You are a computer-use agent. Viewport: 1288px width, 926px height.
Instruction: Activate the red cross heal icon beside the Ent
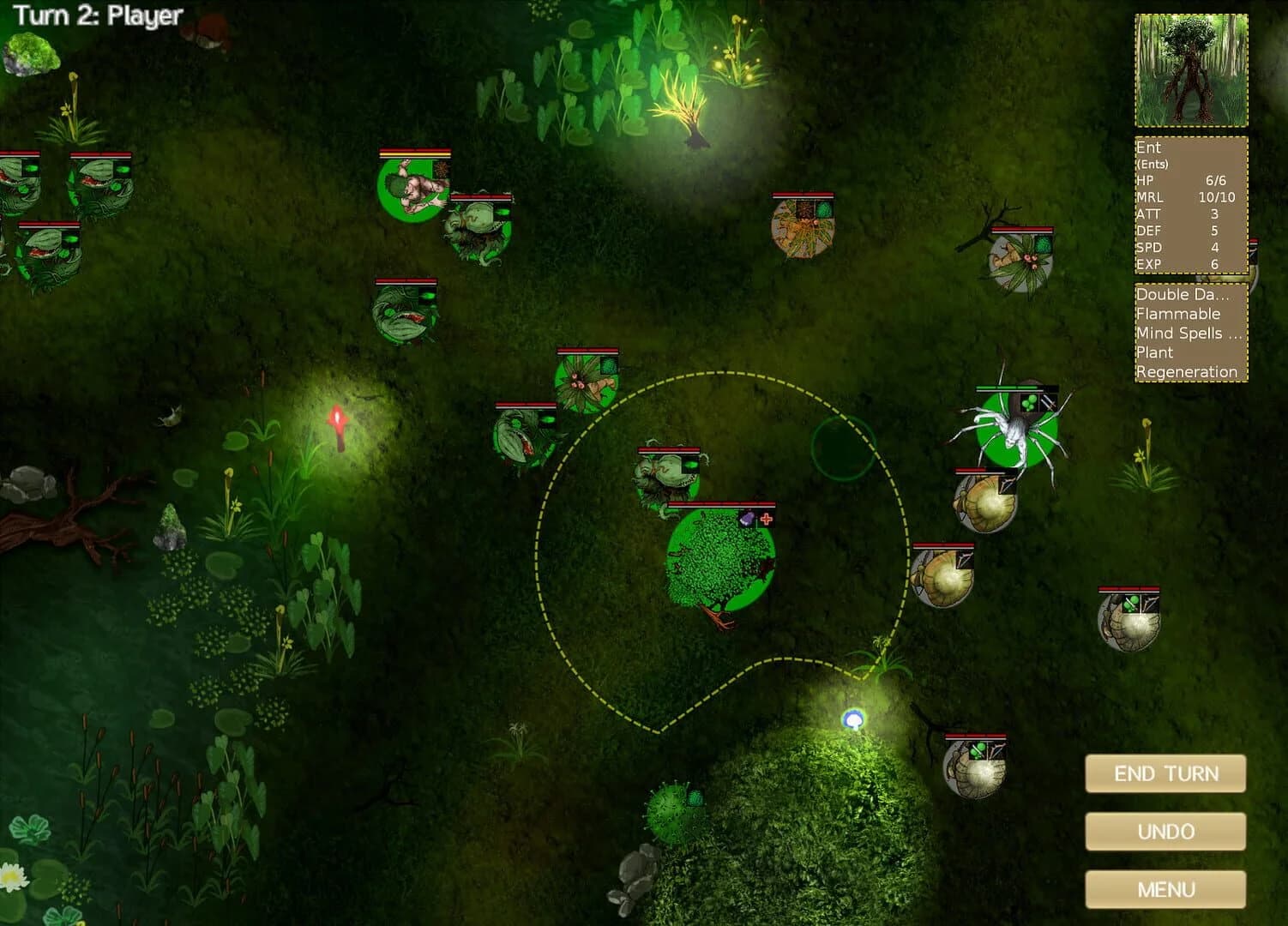pyautogui.click(x=765, y=517)
